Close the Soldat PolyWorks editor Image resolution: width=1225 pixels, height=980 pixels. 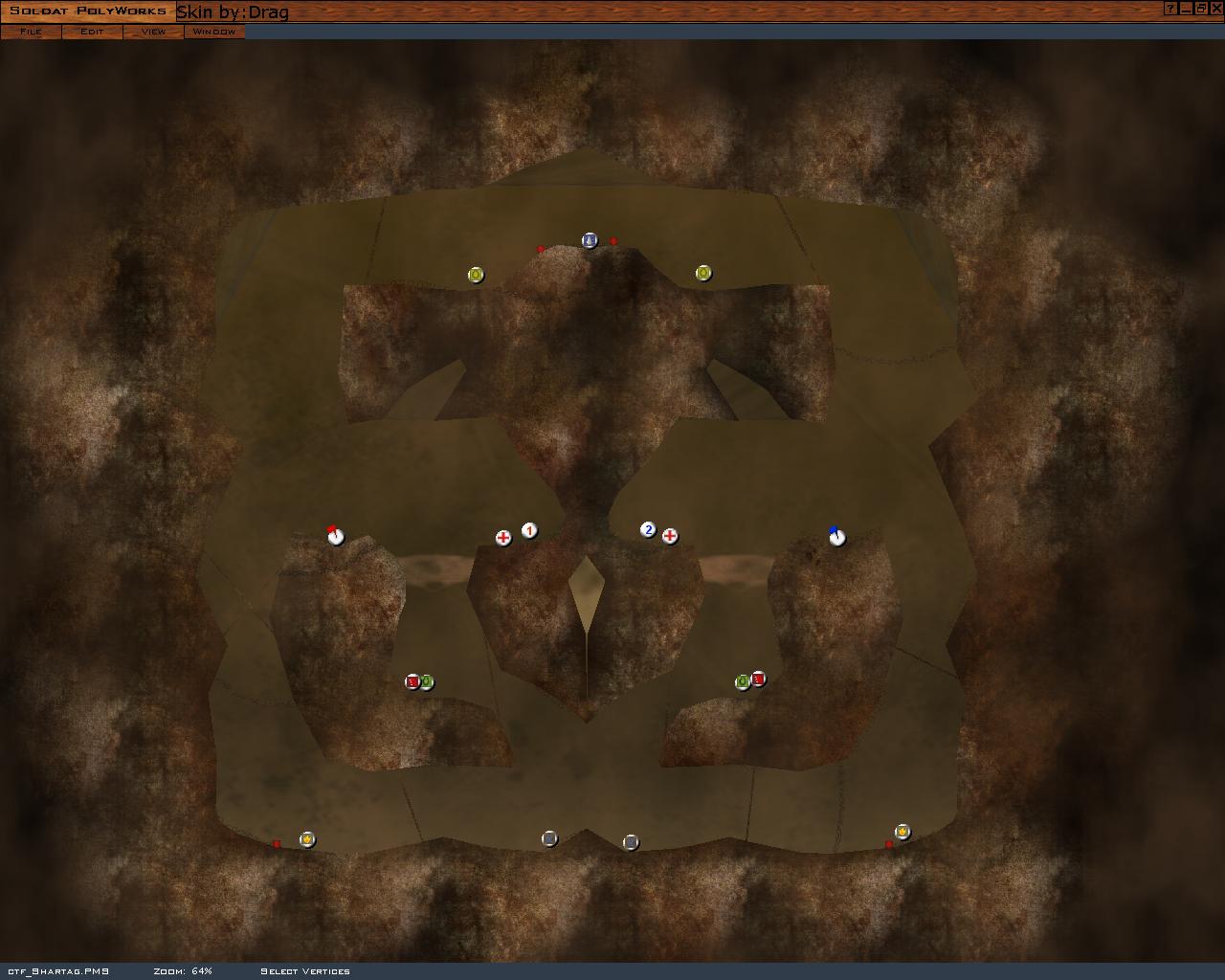click(1215, 9)
